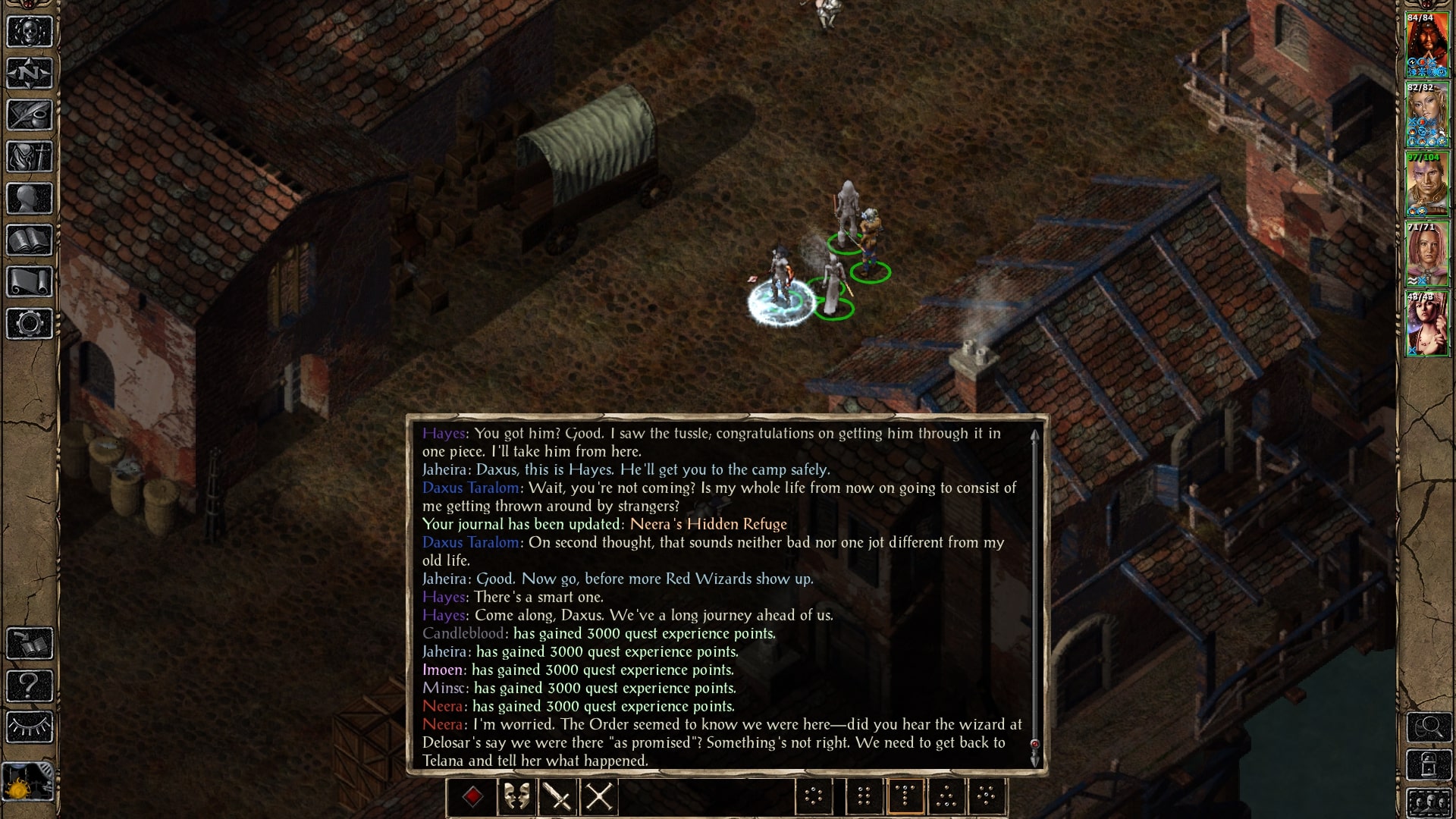This screenshot has height=819, width=1456.
Task: Open help with the question mark icon
Action: pos(28,685)
